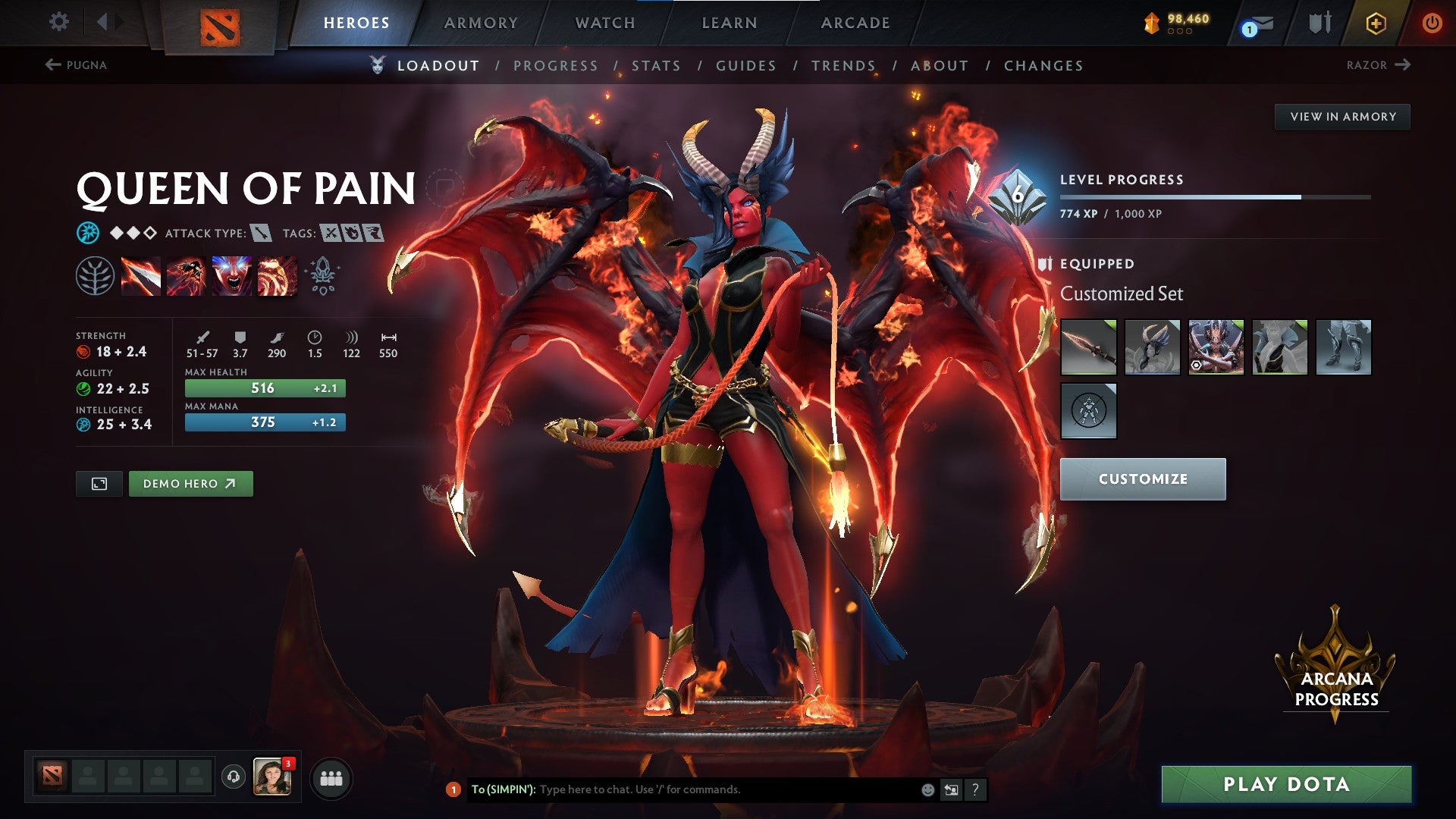View the Scream of Pain ability icon
The width and height of the screenshot is (1456, 819).
pyautogui.click(x=232, y=277)
